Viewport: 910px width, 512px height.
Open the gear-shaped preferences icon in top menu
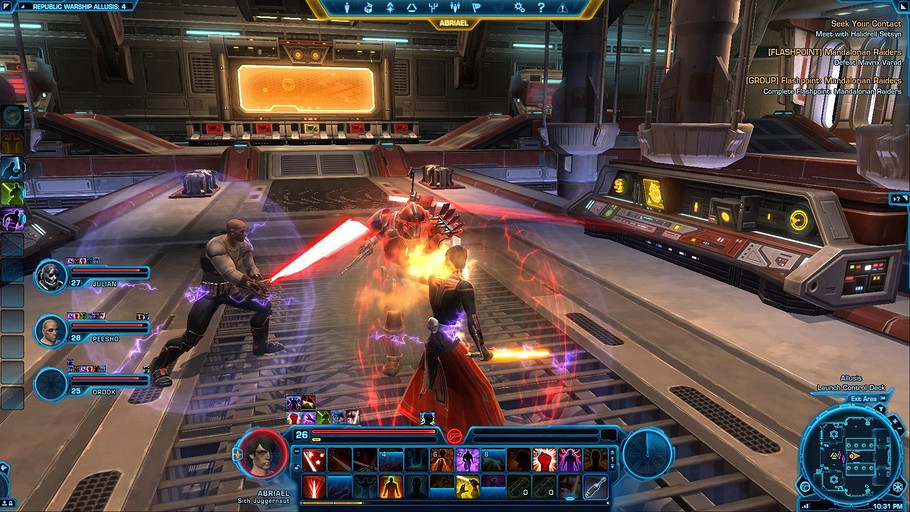tap(519, 8)
